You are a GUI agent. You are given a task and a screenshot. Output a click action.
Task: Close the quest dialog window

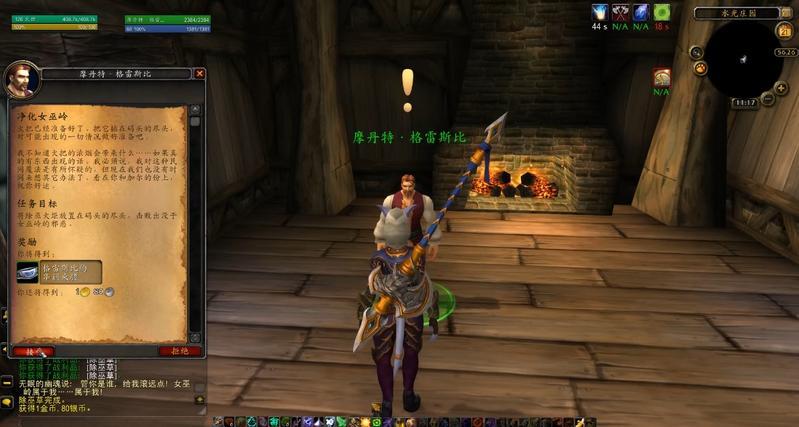click(199, 73)
